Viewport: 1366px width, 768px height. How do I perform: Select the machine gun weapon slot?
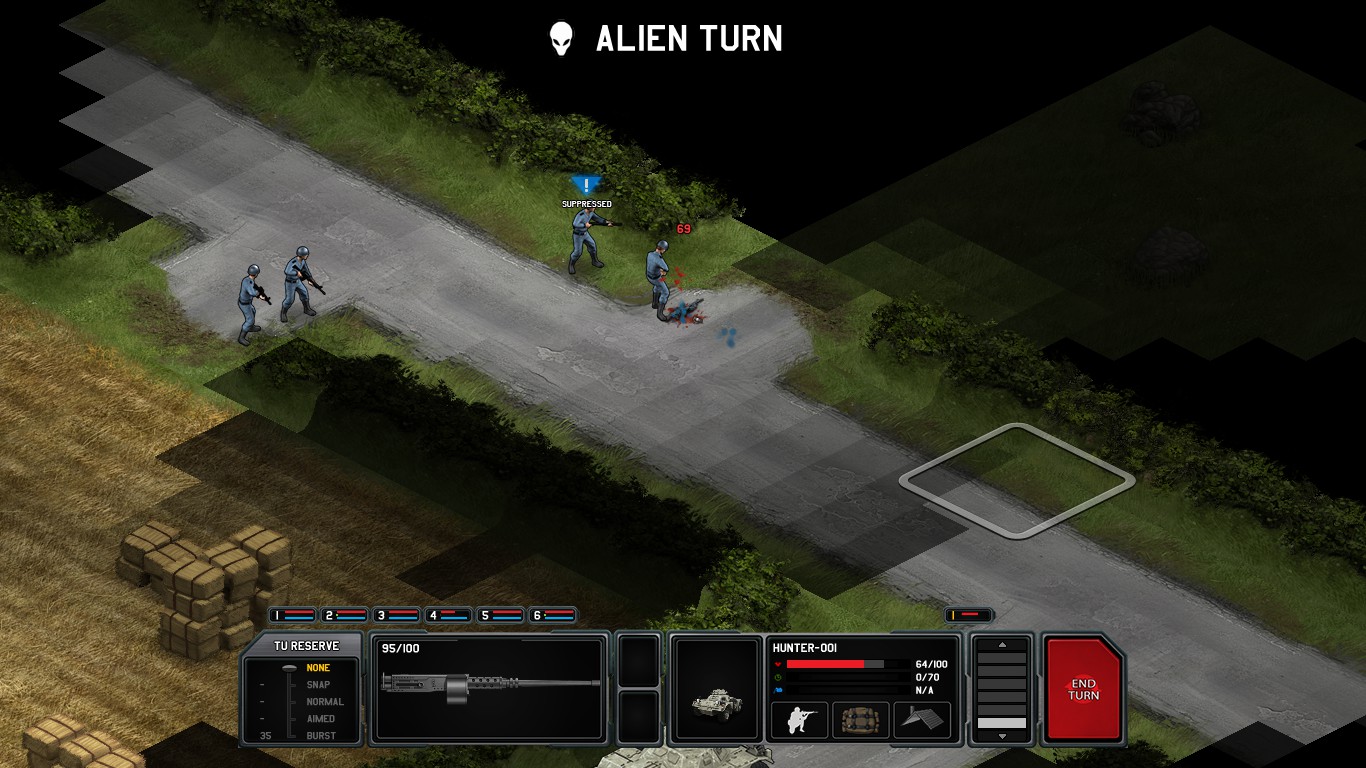click(490, 689)
